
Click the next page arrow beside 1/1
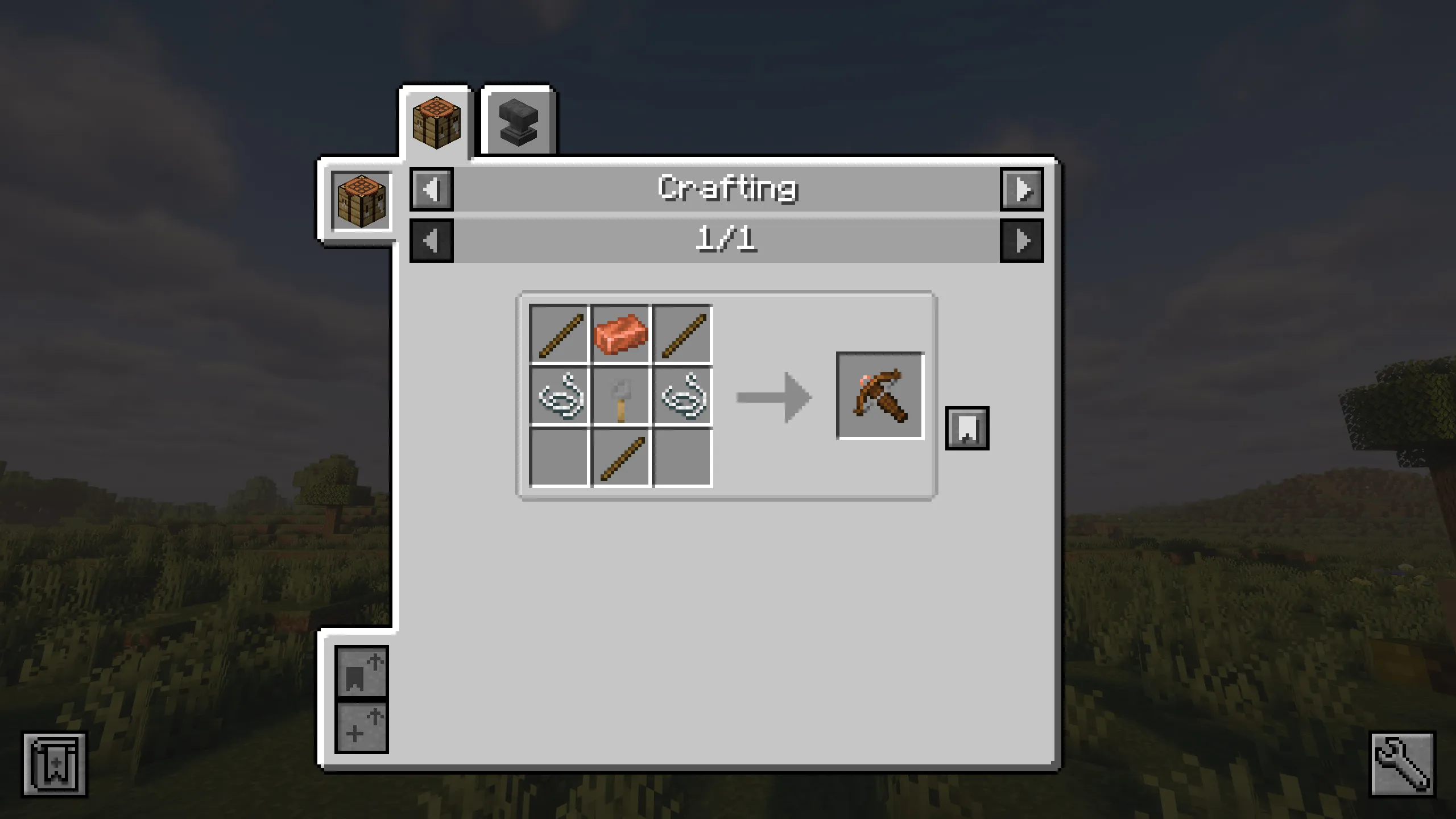[1022, 240]
